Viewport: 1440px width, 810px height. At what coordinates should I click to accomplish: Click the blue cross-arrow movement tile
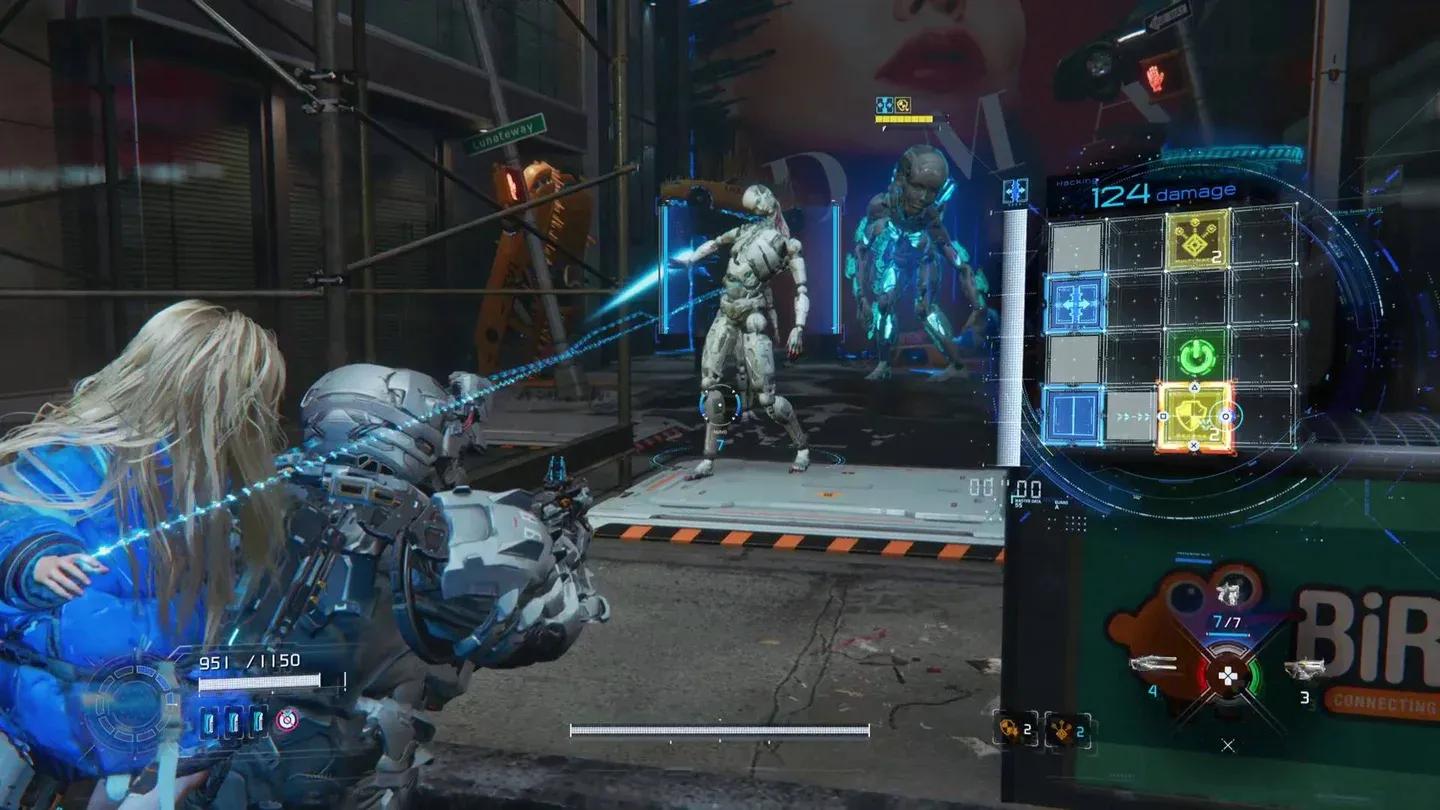(1074, 303)
